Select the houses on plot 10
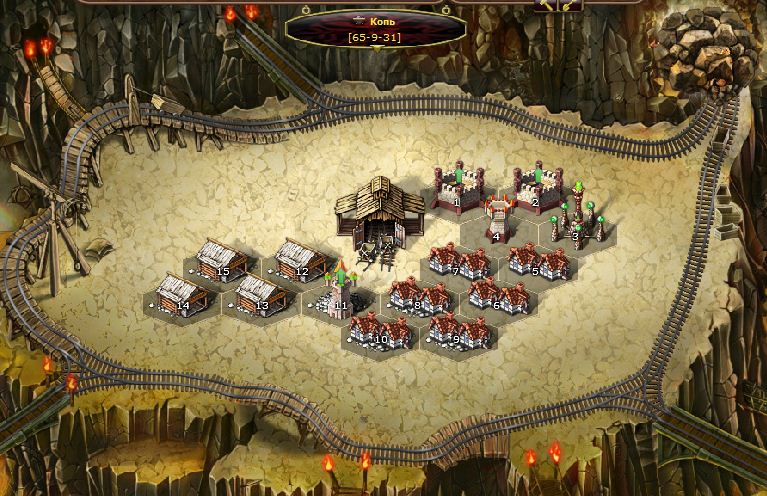Viewport: 767px width, 496px height. pos(380,329)
